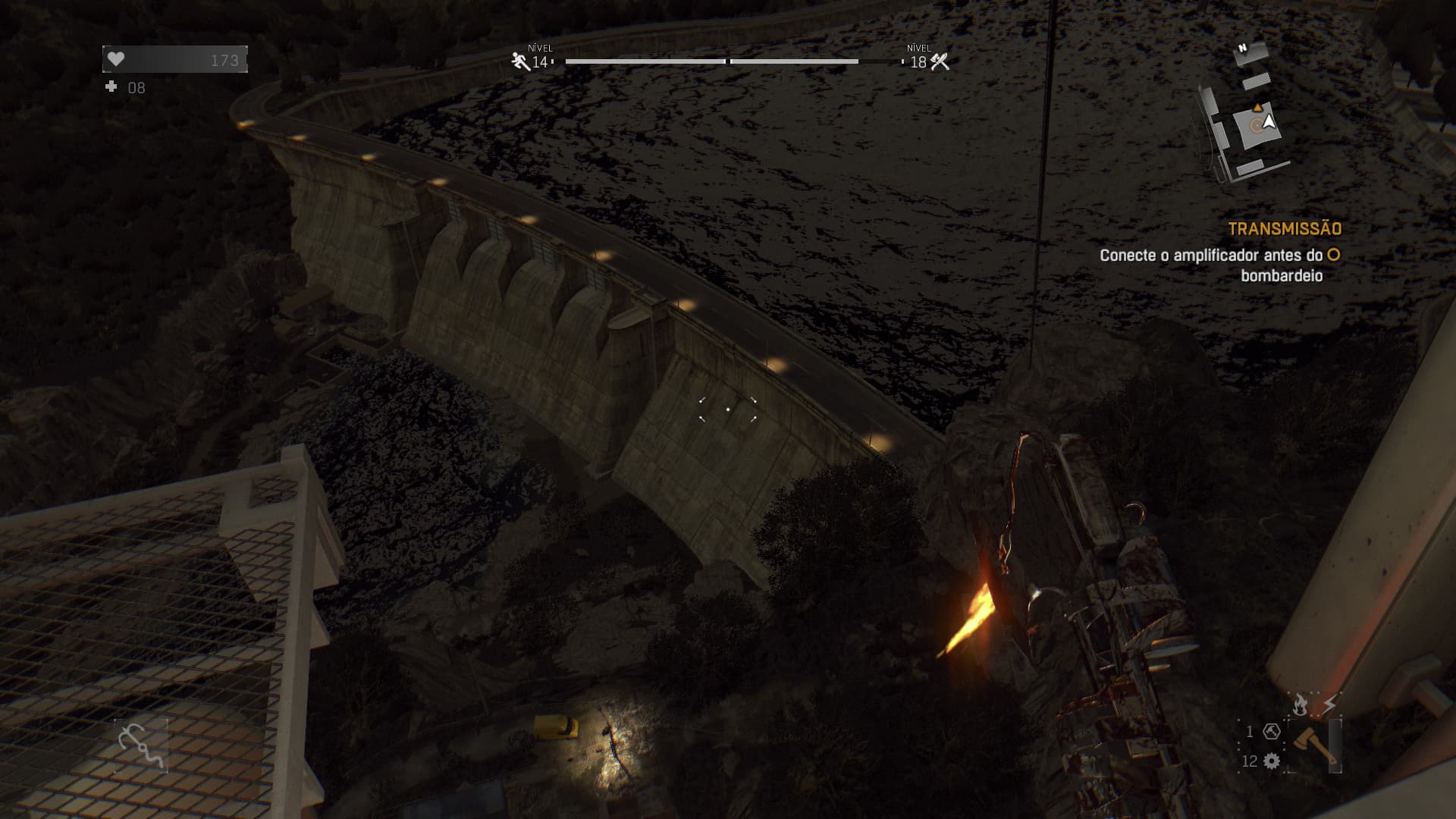1456x819 pixels.
Task: Click the power level crossed-tools icon
Action: [x=940, y=62]
